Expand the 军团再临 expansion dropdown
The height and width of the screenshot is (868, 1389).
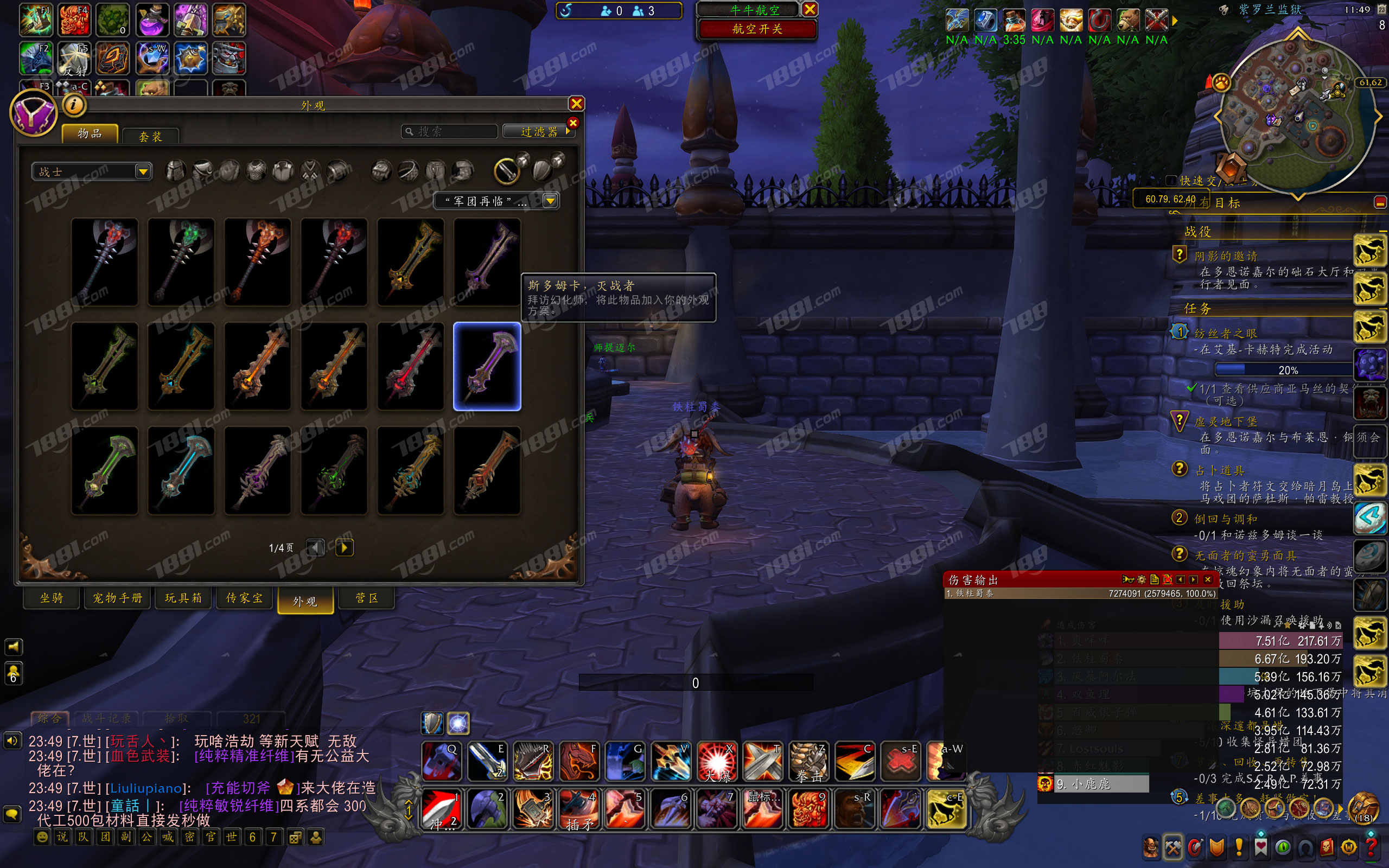(496, 201)
